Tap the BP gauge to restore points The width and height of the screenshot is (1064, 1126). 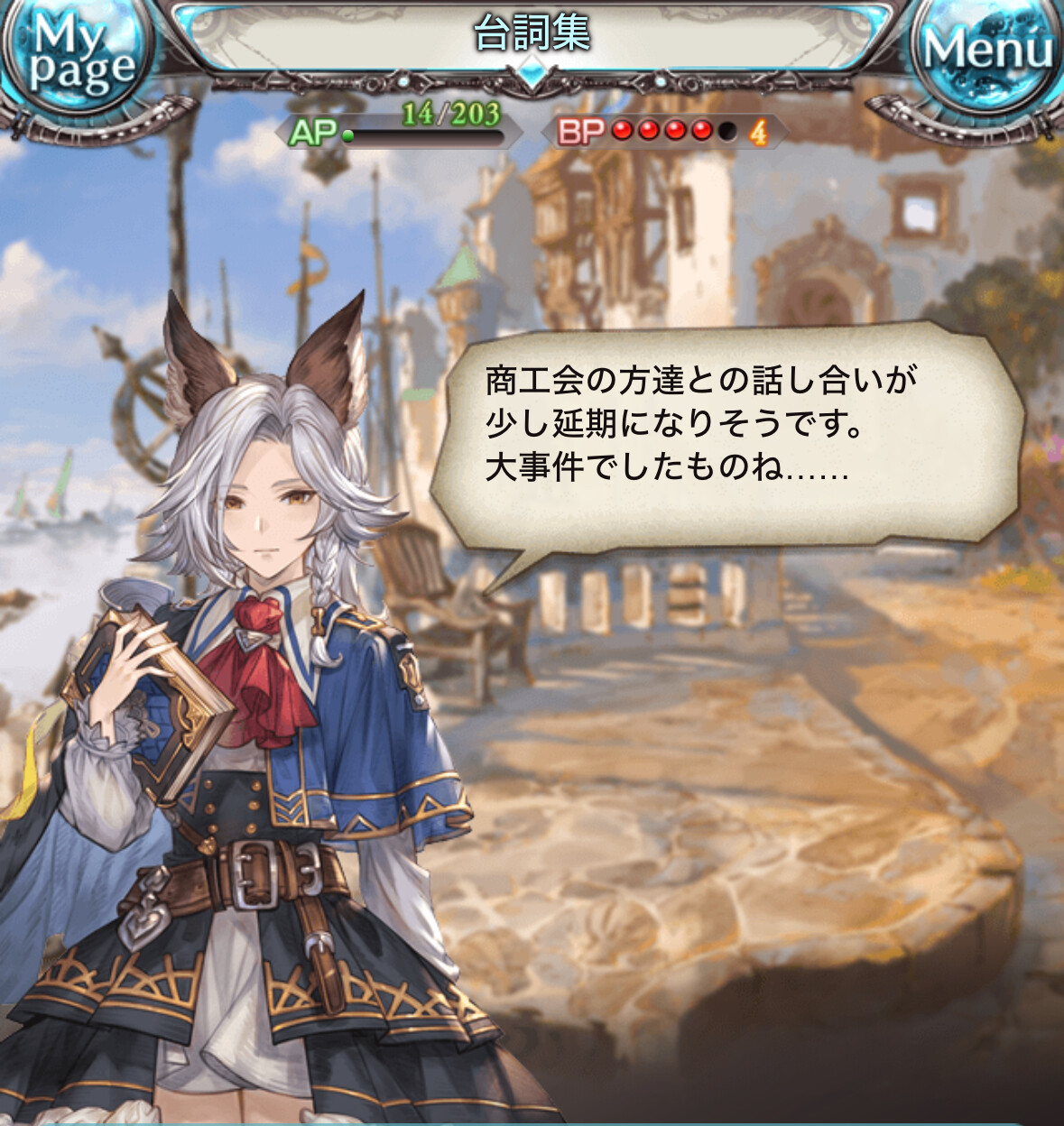(664, 132)
